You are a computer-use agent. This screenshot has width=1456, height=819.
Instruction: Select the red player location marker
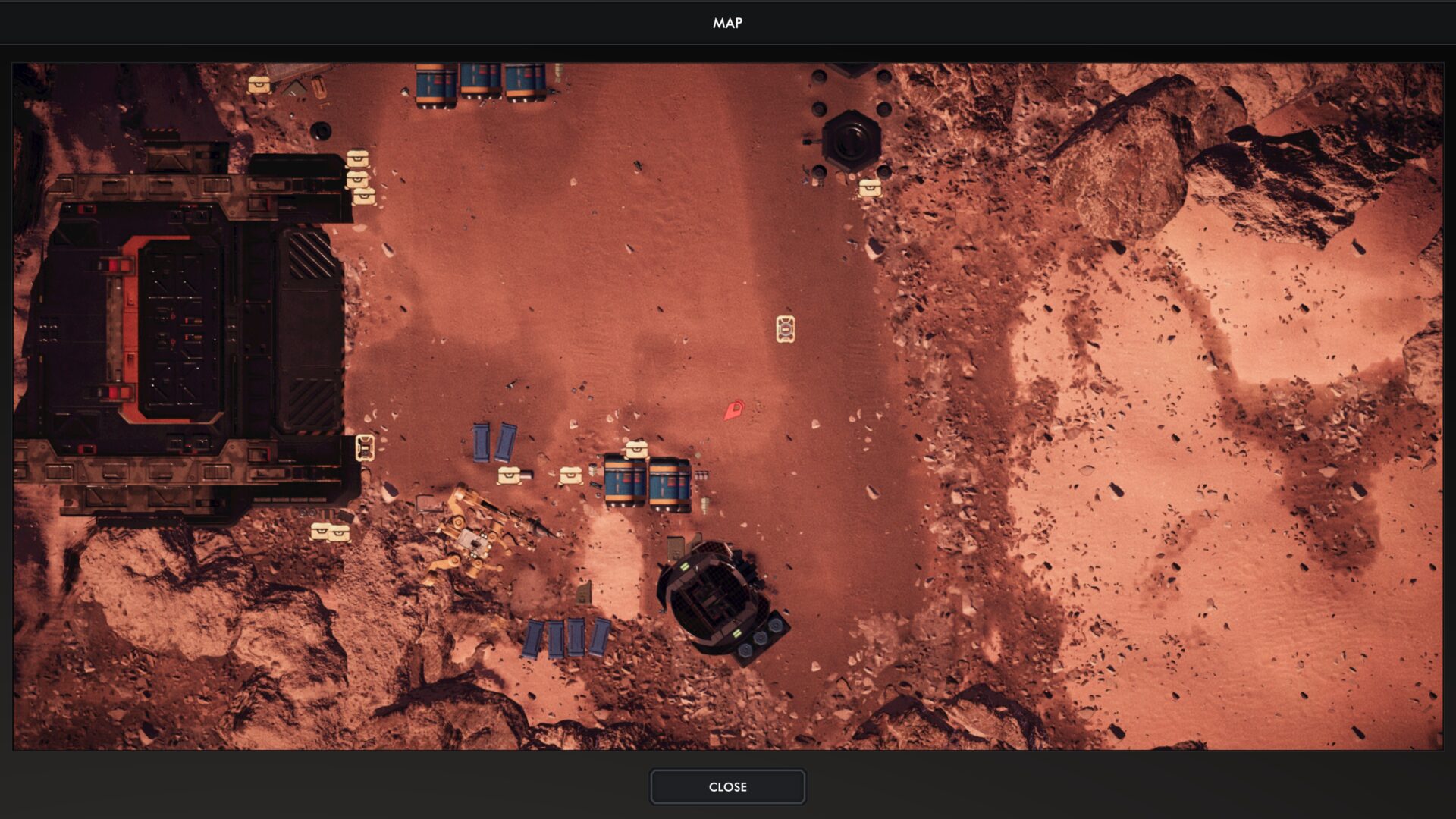733,410
